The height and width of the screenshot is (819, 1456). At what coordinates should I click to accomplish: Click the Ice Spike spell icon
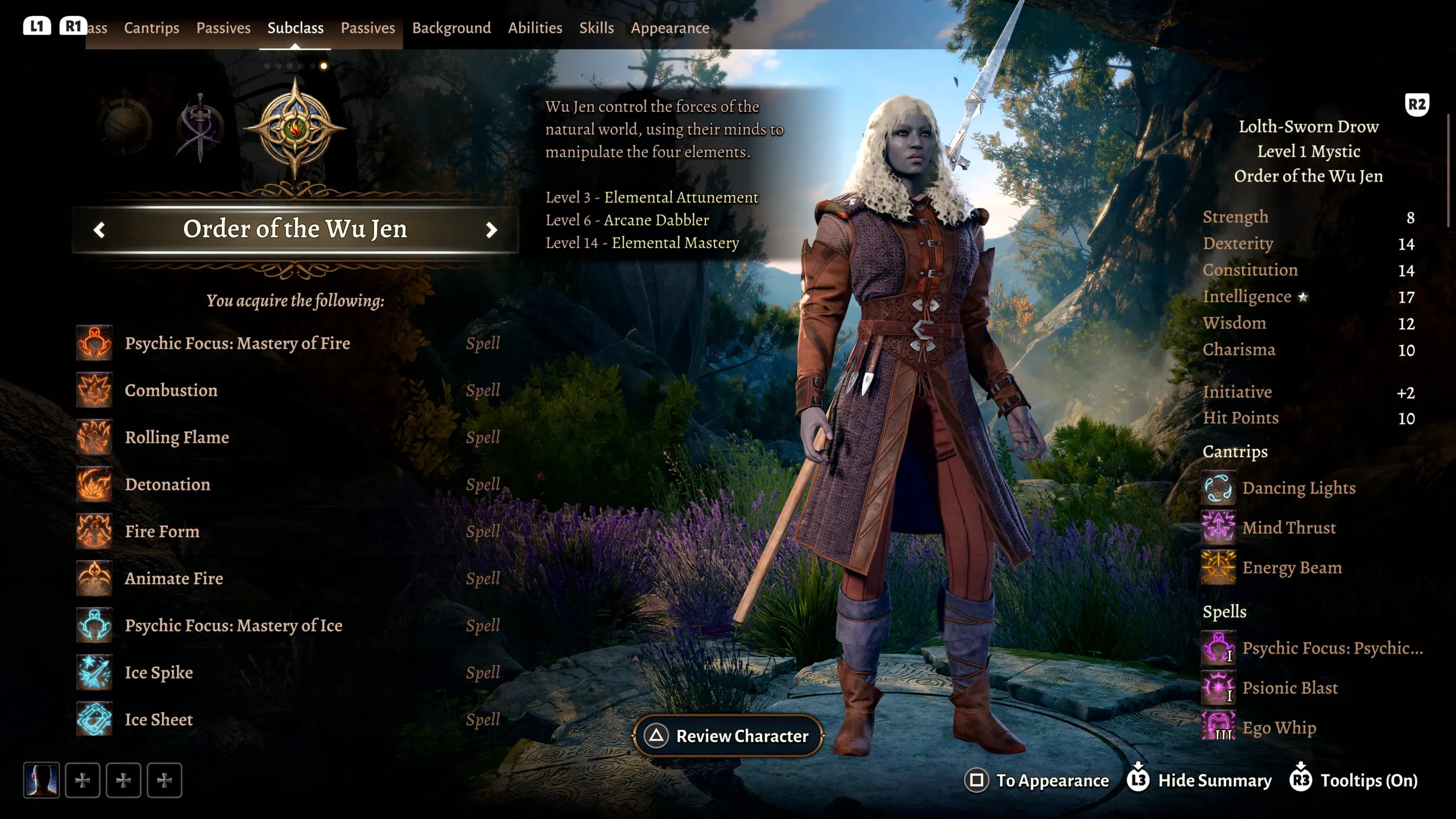[94, 672]
